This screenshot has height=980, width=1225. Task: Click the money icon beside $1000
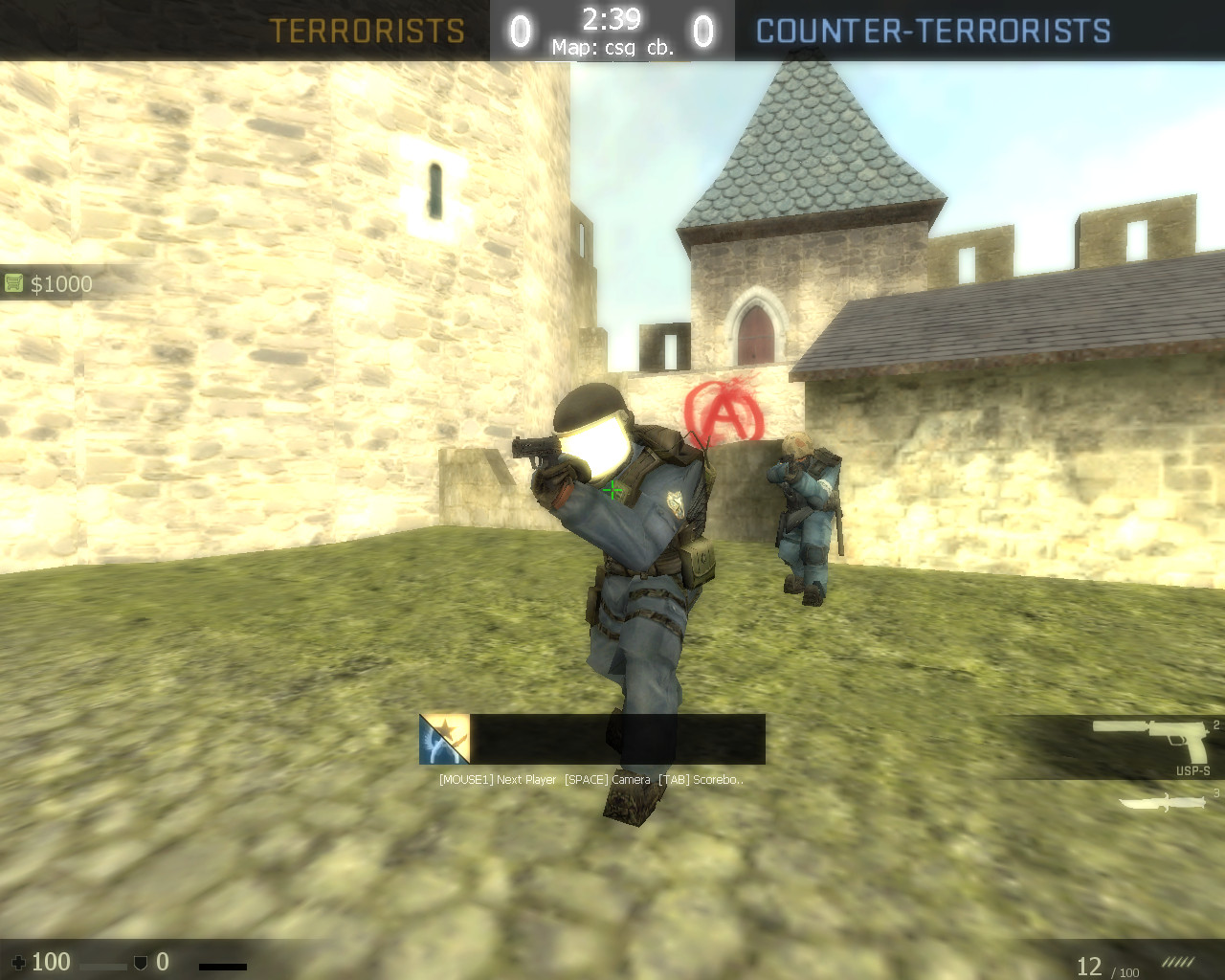[13, 282]
